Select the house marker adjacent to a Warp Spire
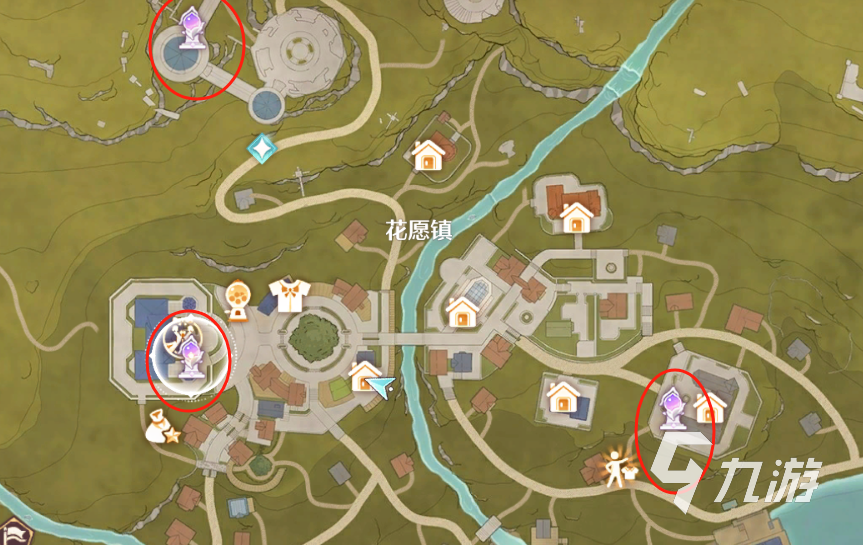This screenshot has width=863, height=545. tap(709, 406)
